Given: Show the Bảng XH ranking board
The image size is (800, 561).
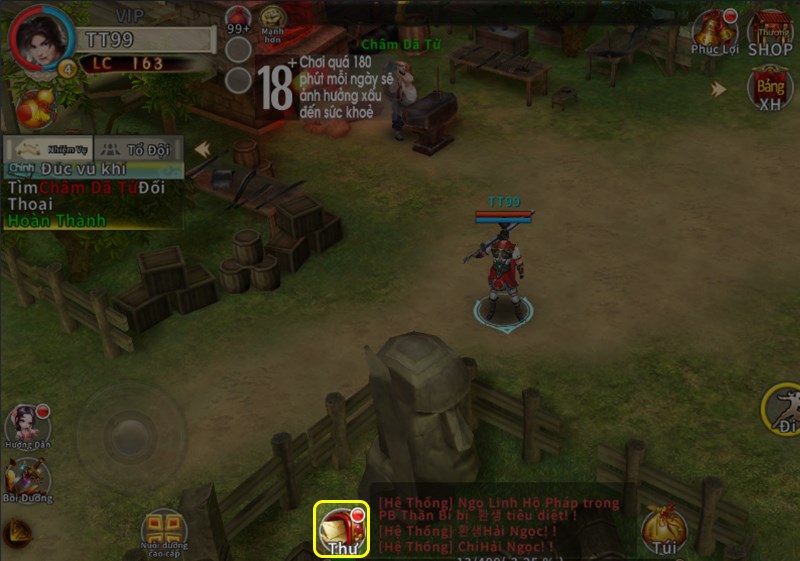Looking at the screenshot, I should 770,90.
